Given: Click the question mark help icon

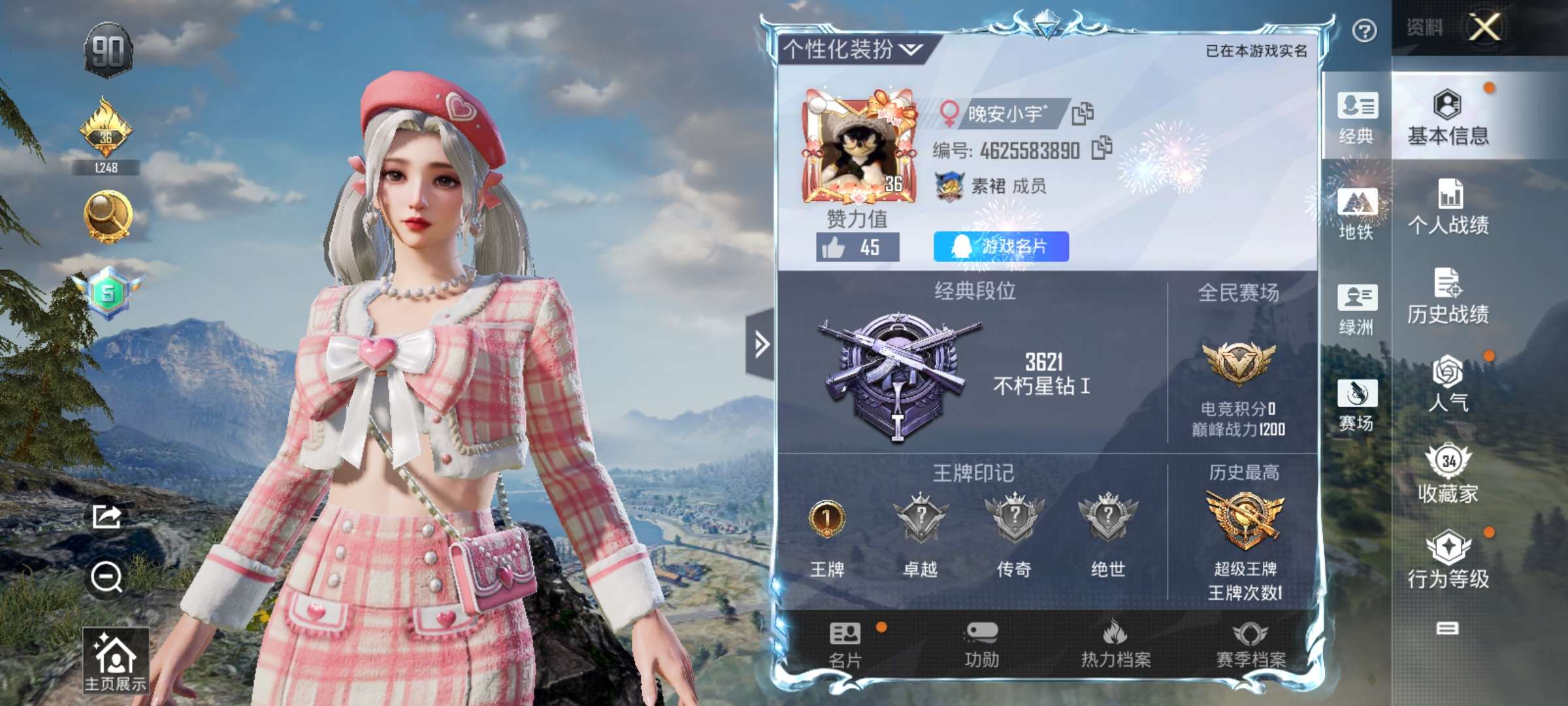Looking at the screenshot, I should tap(1364, 31).
